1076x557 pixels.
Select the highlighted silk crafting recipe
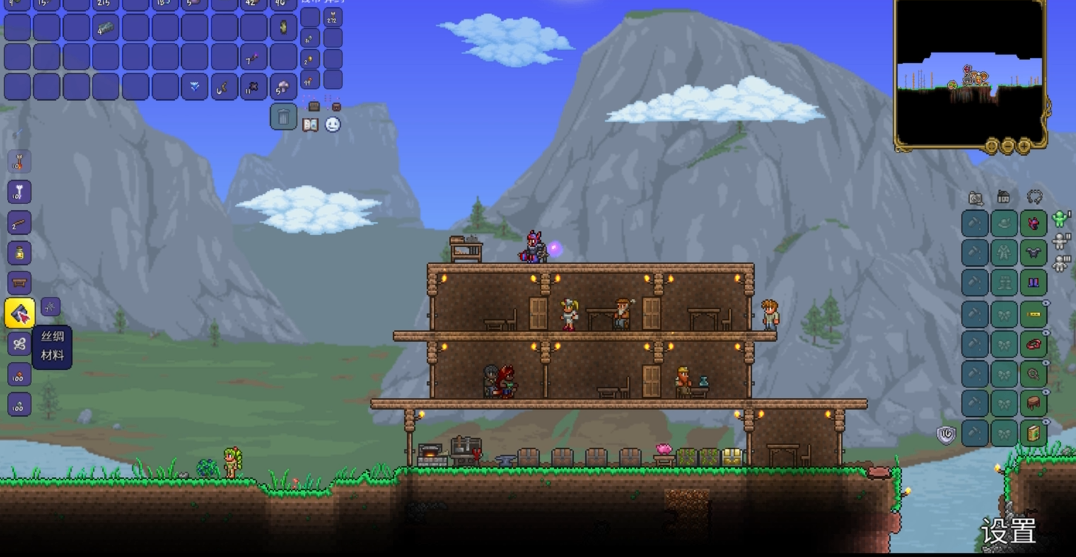click(x=20, y=314)
